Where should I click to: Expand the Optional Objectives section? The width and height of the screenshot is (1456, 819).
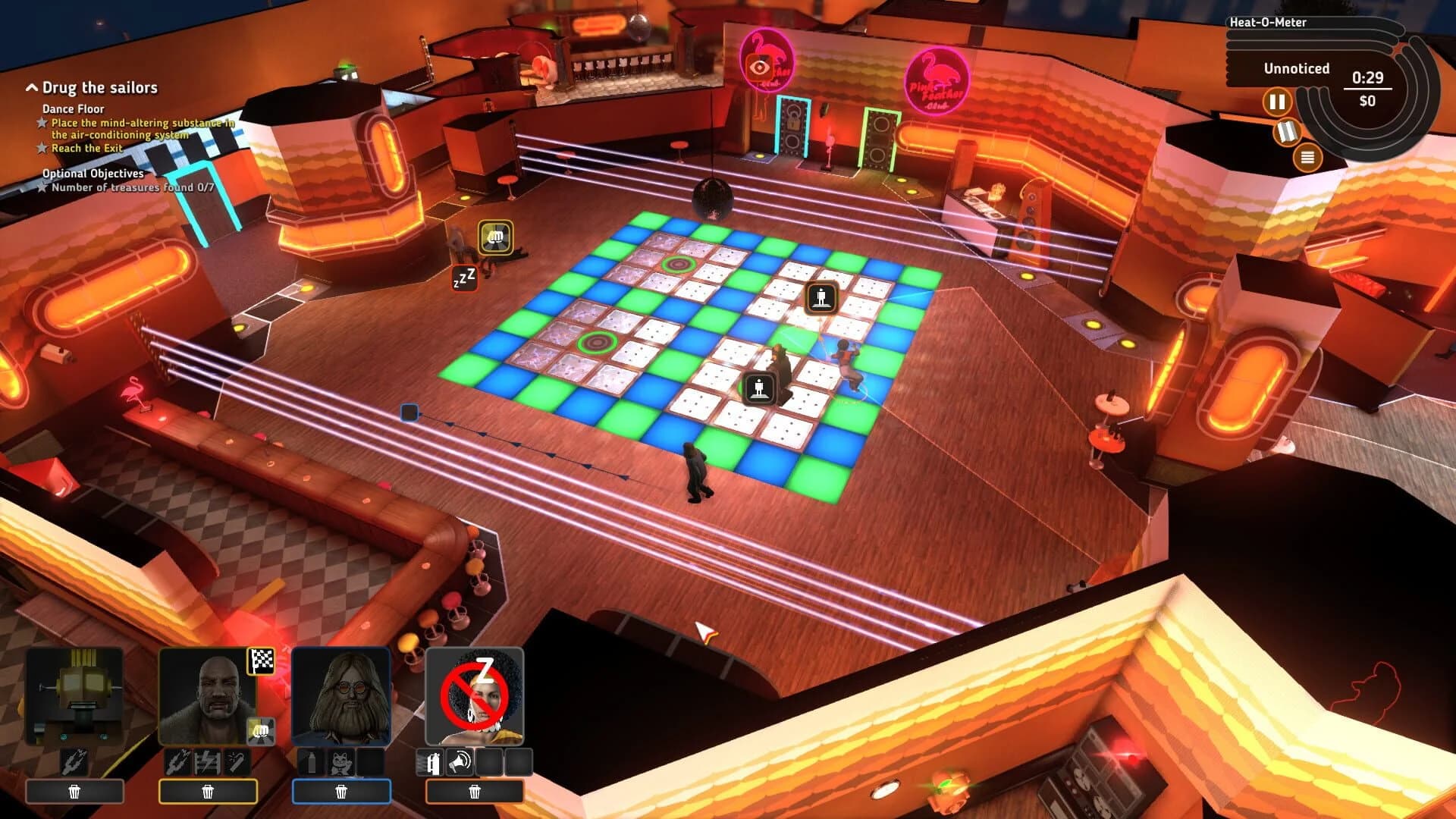click(x=93, y=173)
